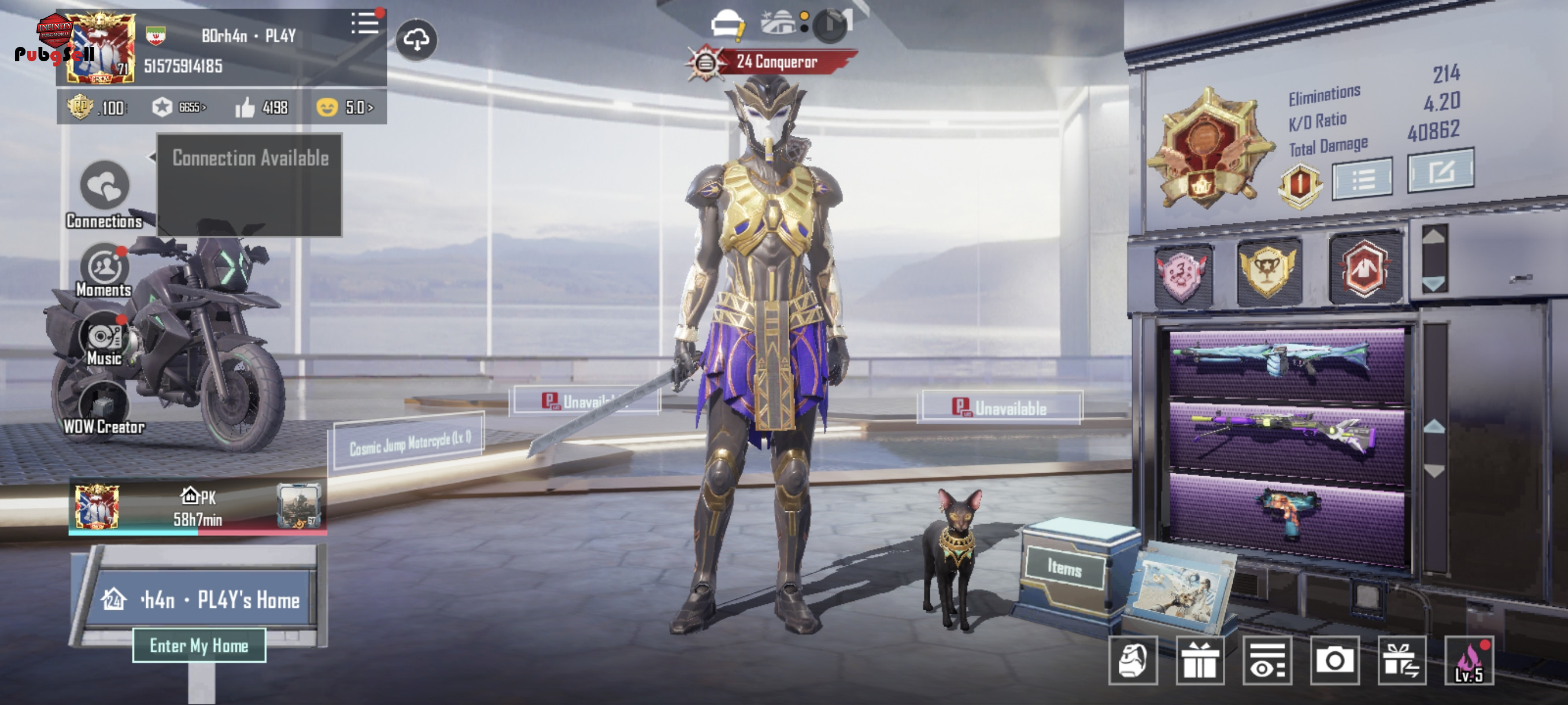Image resolution: width=1568 pixels, height=705 pixels.
Task: Open the stats edit button
Action: [1440, 171]
